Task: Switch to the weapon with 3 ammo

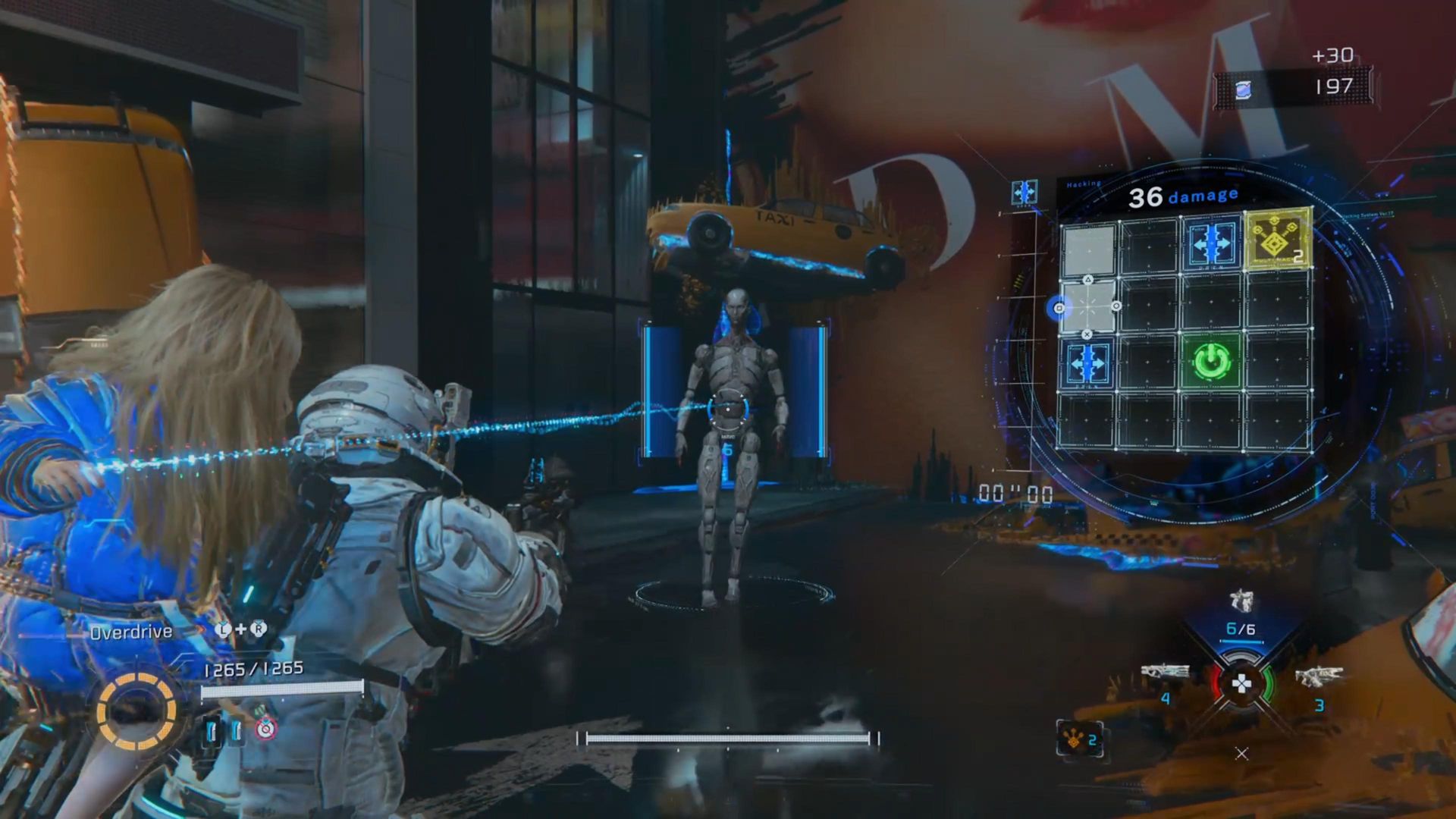Action: (1319, 676)
